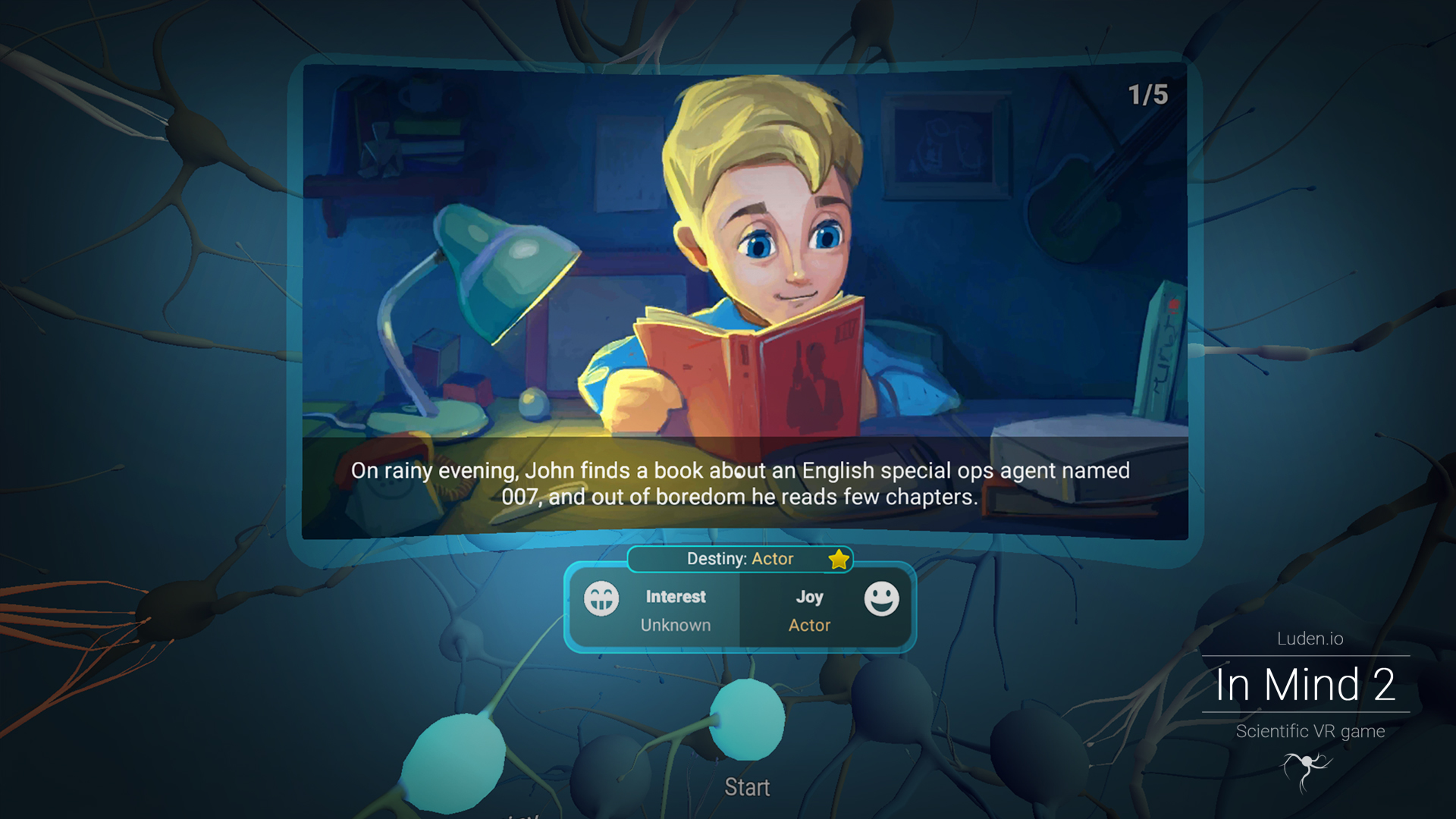The image size is (1456, 819).
Task: Select the Joy Actor emotion option
Action: pyautogui.click(x=827, y=610)
